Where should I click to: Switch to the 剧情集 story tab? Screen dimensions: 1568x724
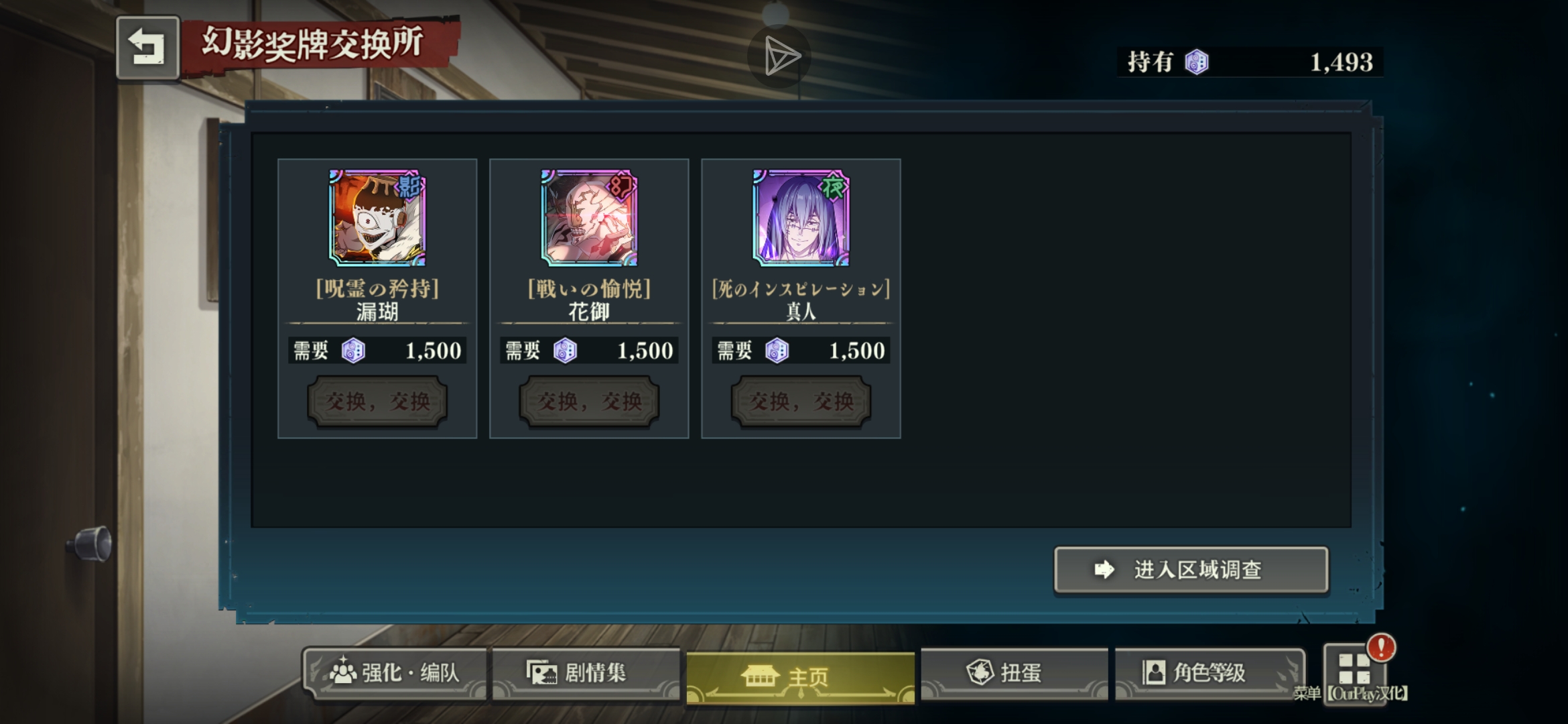586,672
